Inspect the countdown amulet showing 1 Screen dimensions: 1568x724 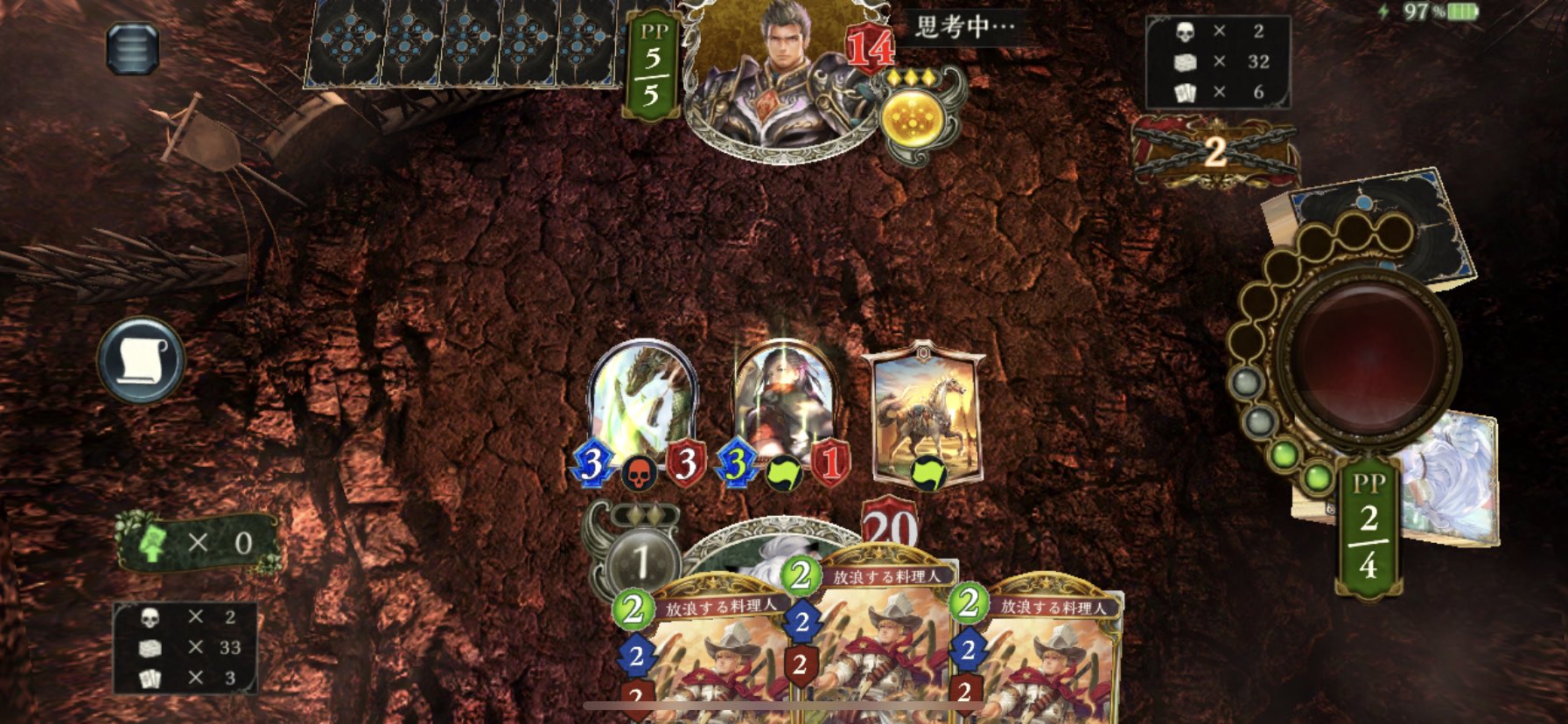[x=645, y=561]
